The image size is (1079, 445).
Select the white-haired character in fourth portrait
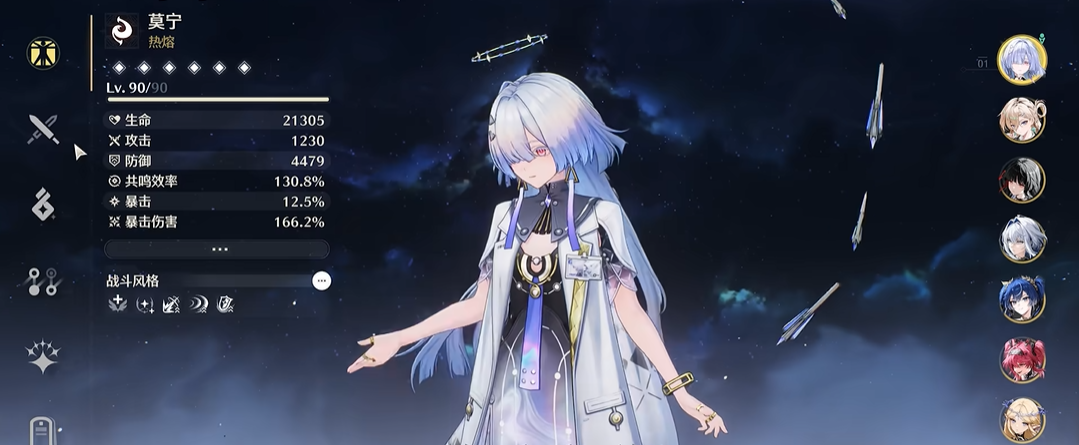point(1022,239)
